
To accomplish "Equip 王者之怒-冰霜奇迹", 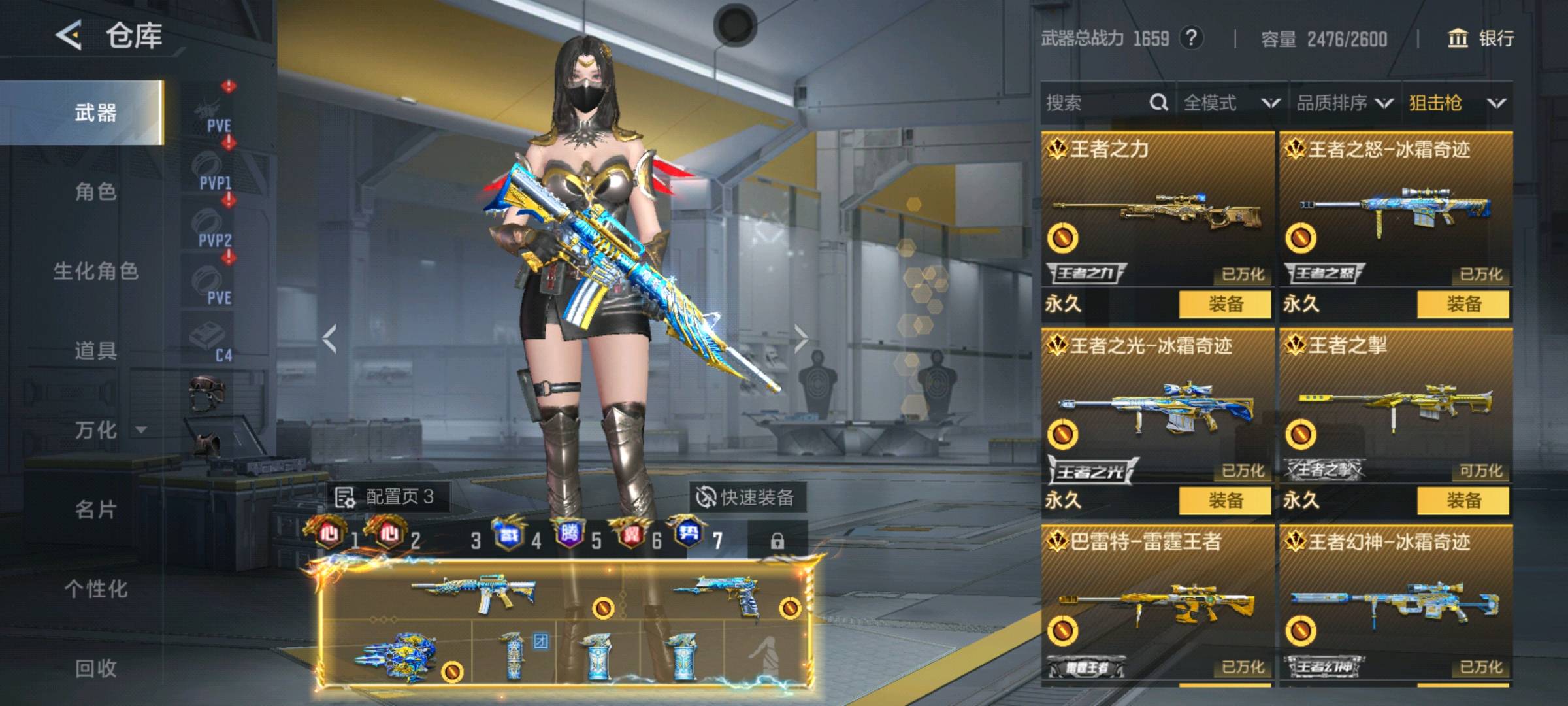I will [x=1463, y=304].
